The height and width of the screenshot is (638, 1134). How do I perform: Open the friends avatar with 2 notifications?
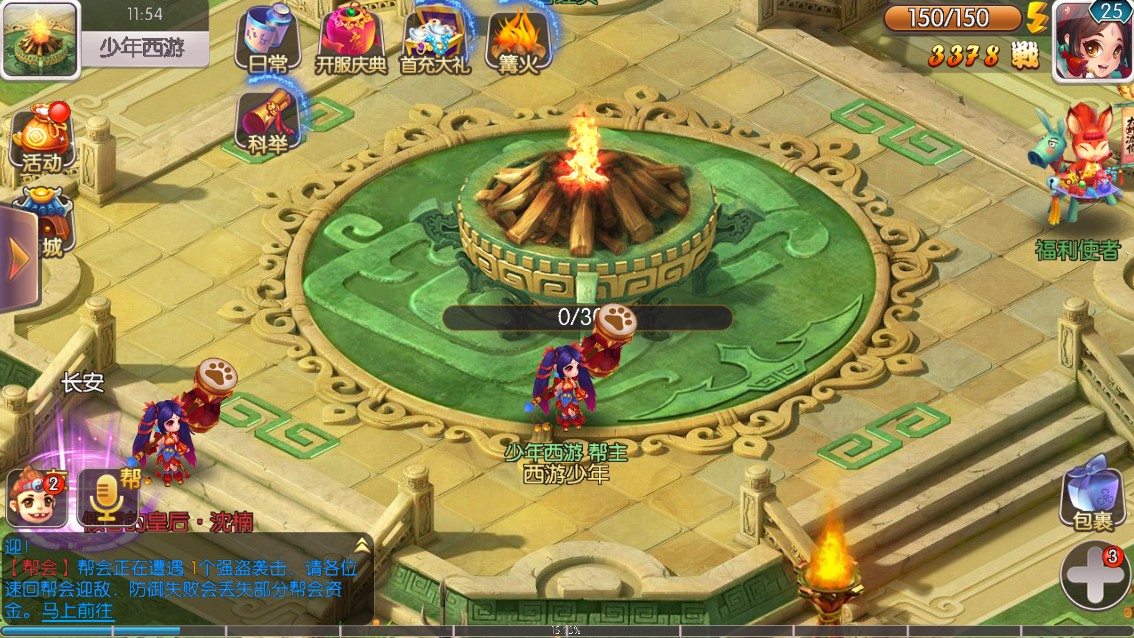coord(37,497)
